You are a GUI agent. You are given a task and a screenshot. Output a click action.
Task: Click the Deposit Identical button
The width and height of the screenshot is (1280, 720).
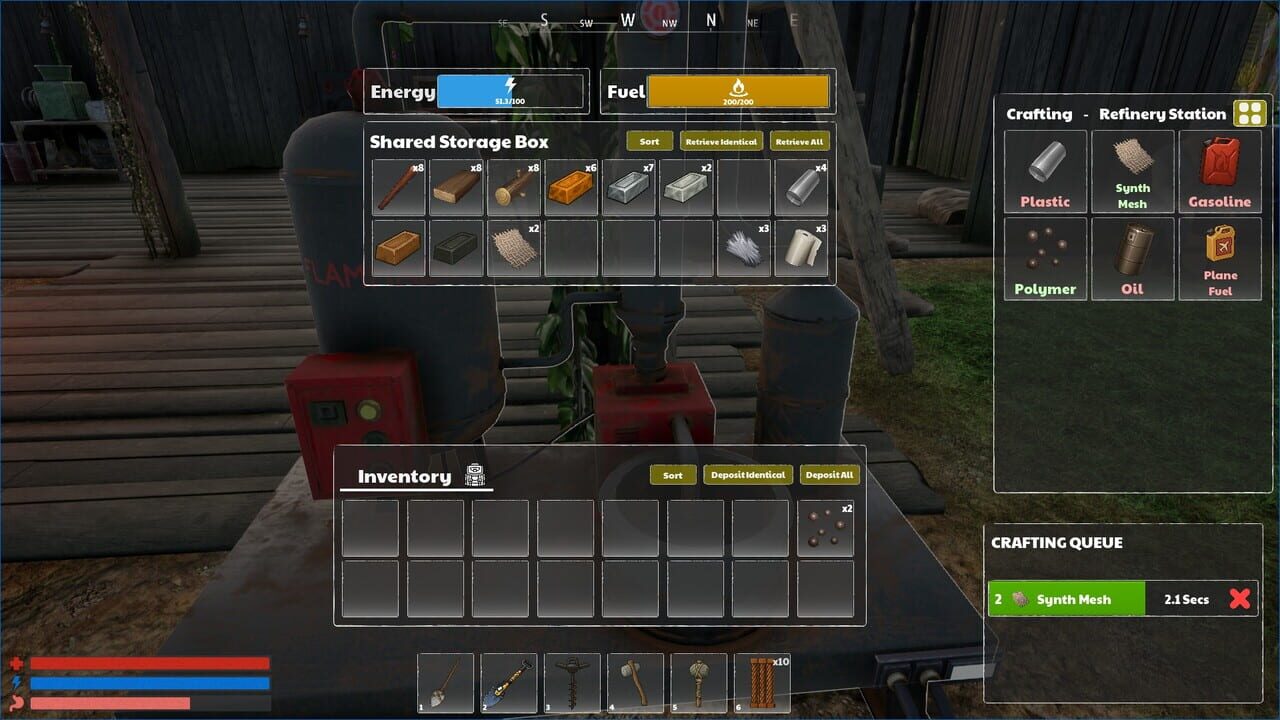(x=749, y=475)
